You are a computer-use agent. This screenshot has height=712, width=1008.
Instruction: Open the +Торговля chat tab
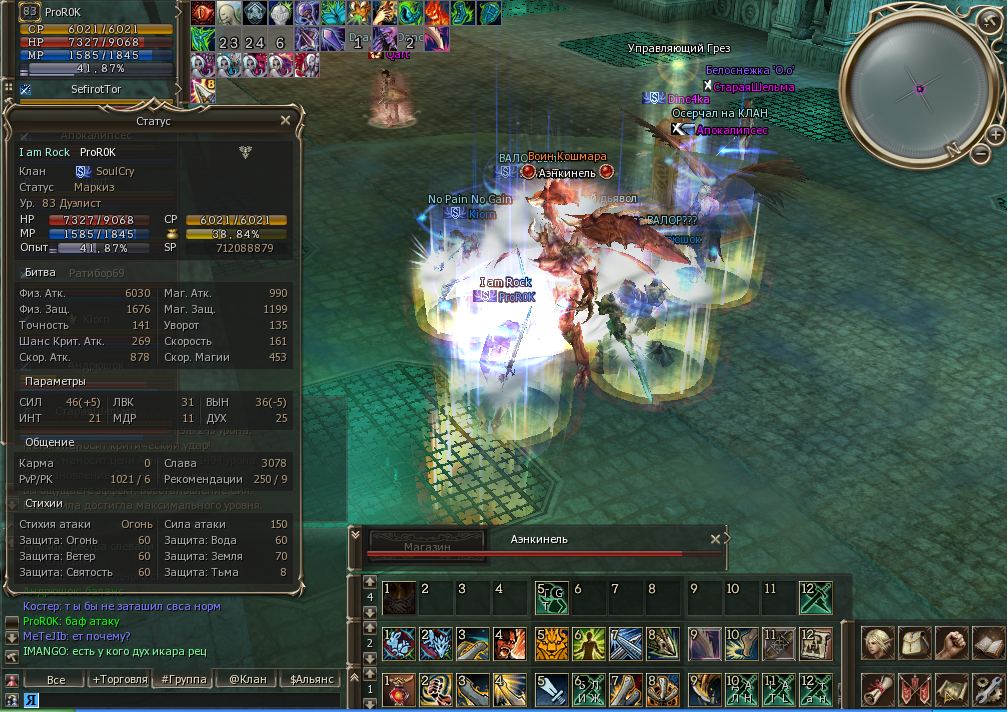(117, 680)
